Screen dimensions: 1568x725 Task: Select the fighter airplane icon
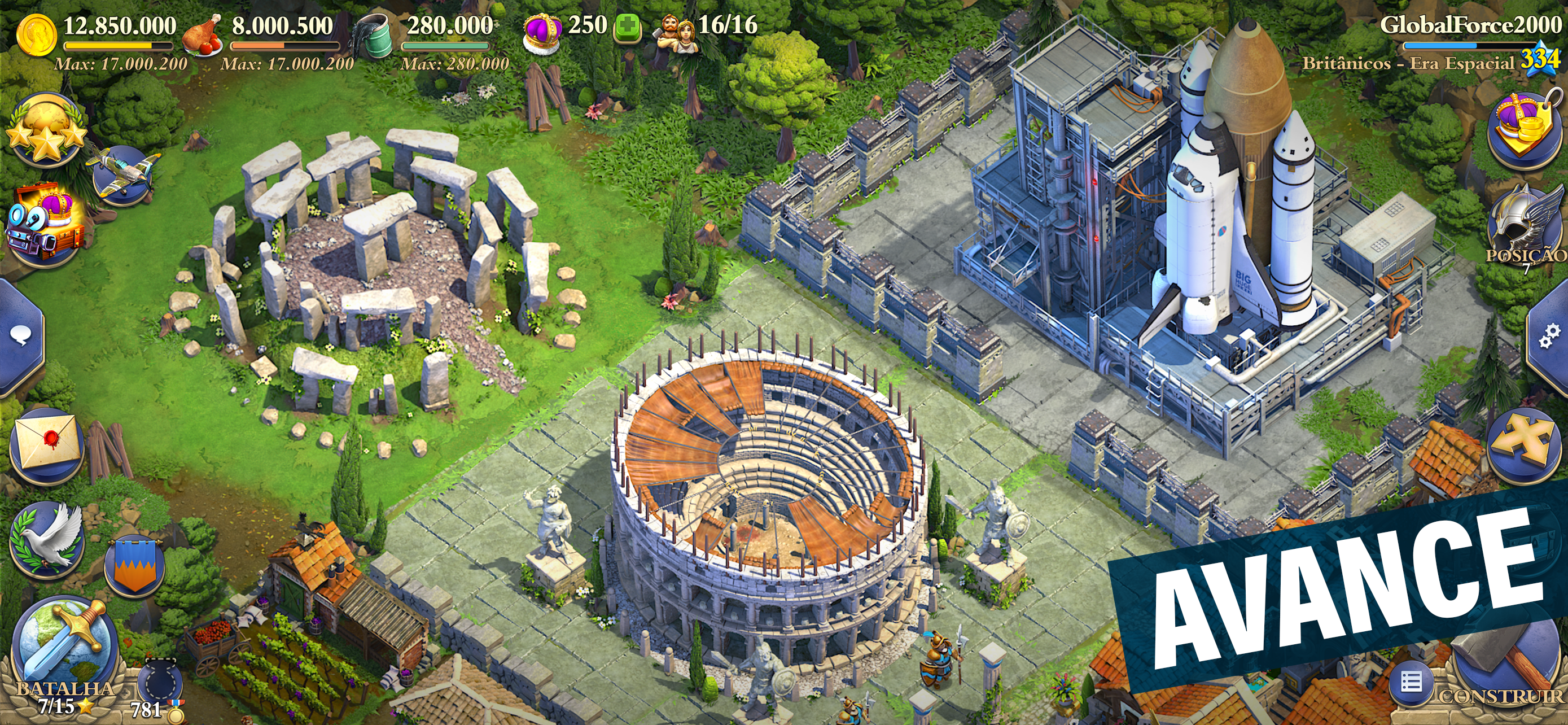click(124, 173)
